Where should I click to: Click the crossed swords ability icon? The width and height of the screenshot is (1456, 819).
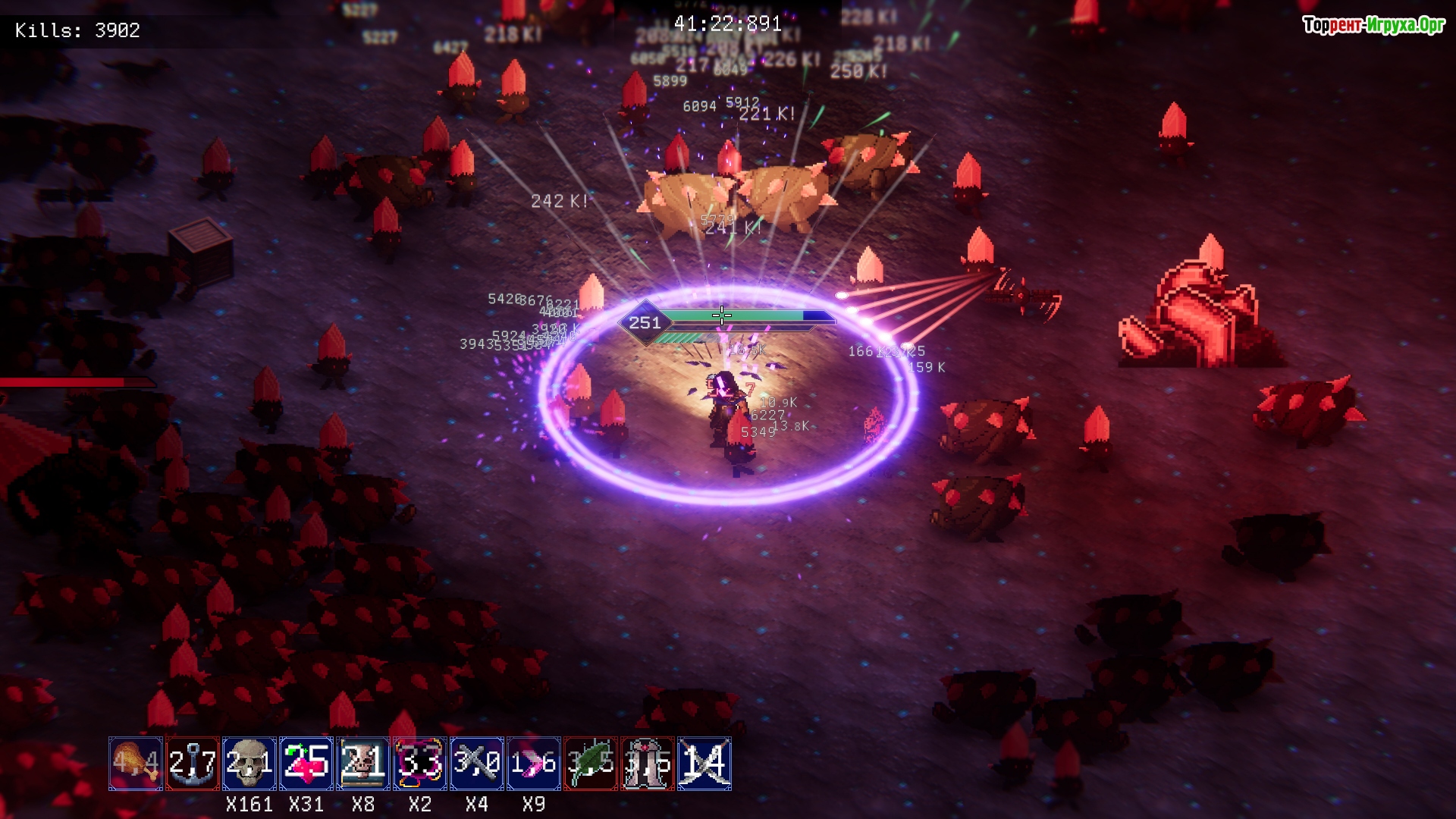coord(704,763)
